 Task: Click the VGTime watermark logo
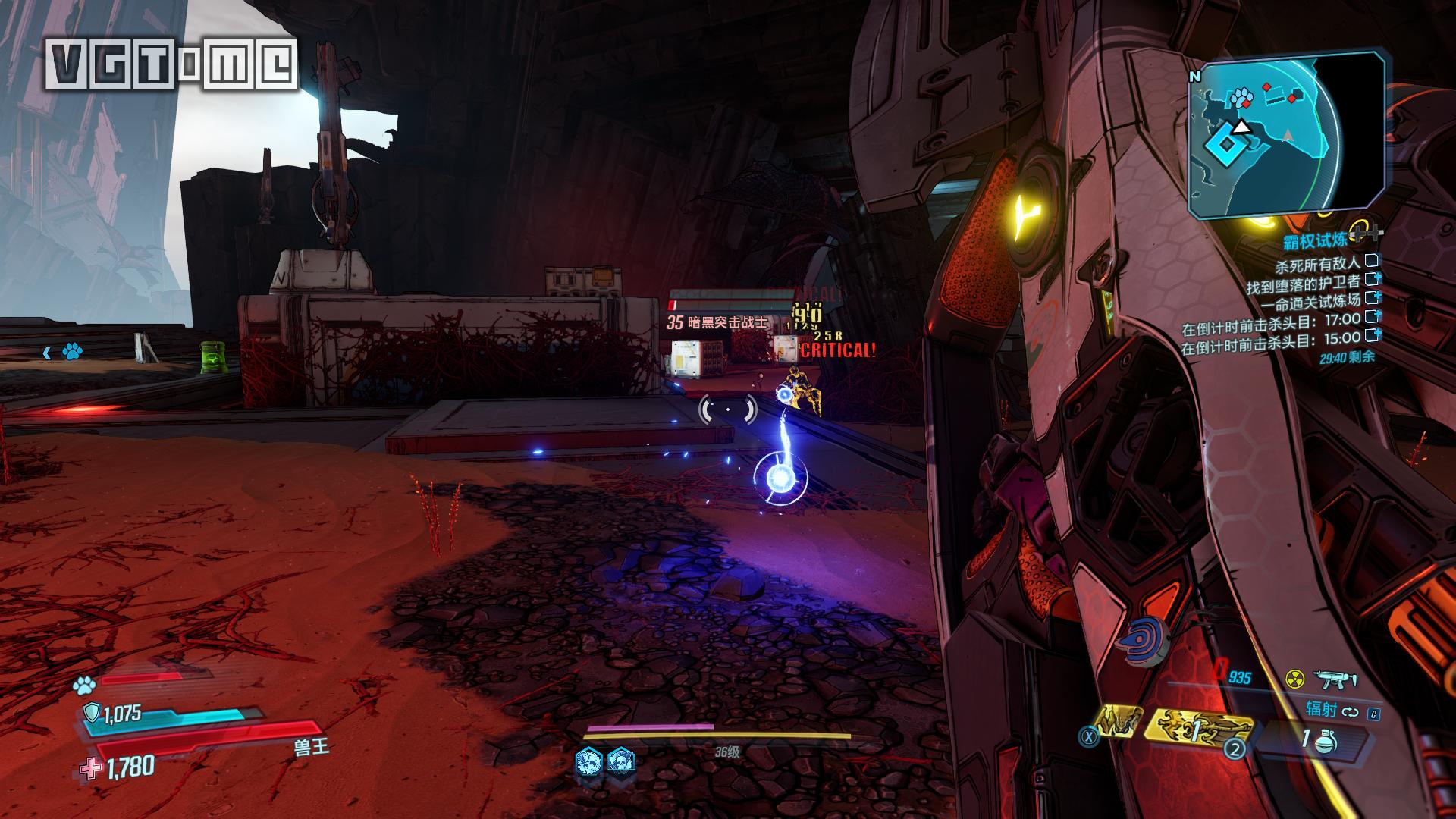point(171,64)
